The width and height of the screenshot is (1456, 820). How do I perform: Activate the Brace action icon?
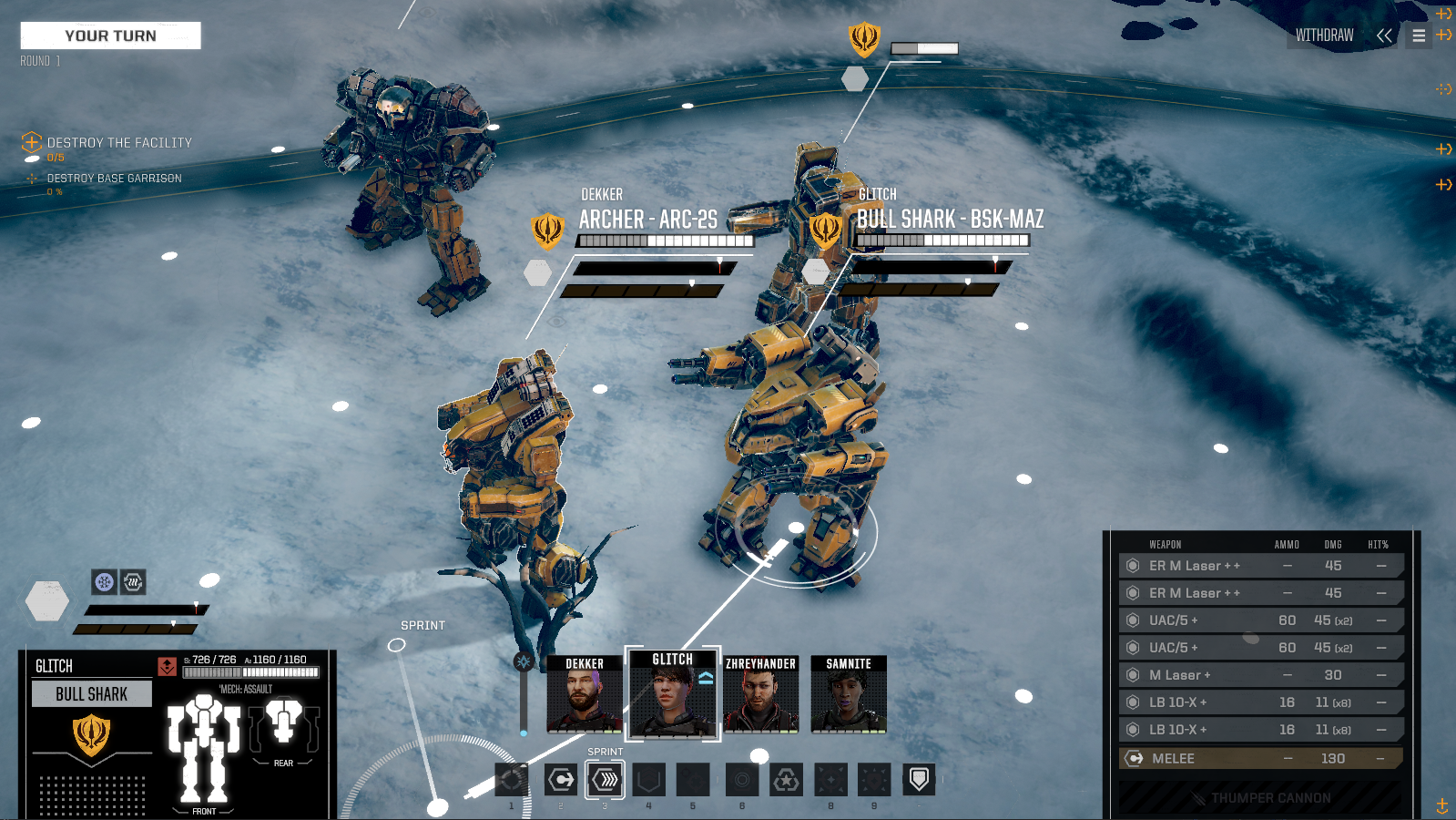[648, 780]
